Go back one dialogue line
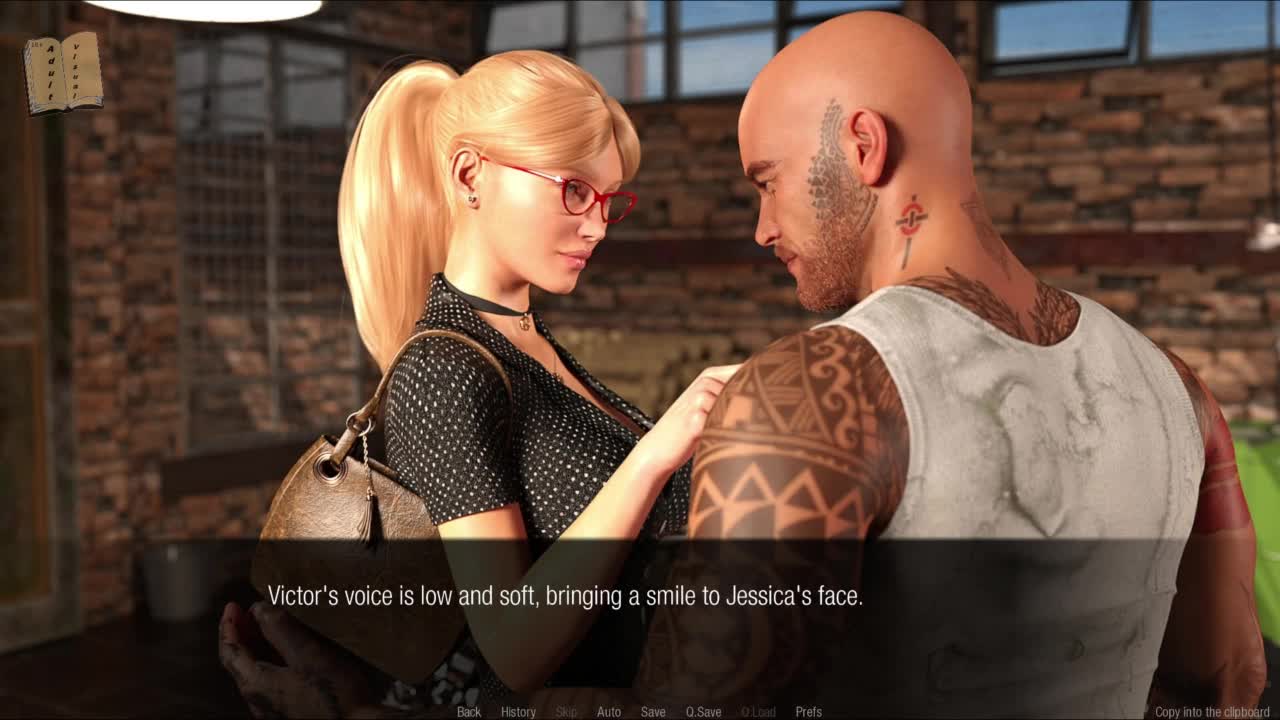The height and width of the screenshot is (720, 1280). (468, 712)
